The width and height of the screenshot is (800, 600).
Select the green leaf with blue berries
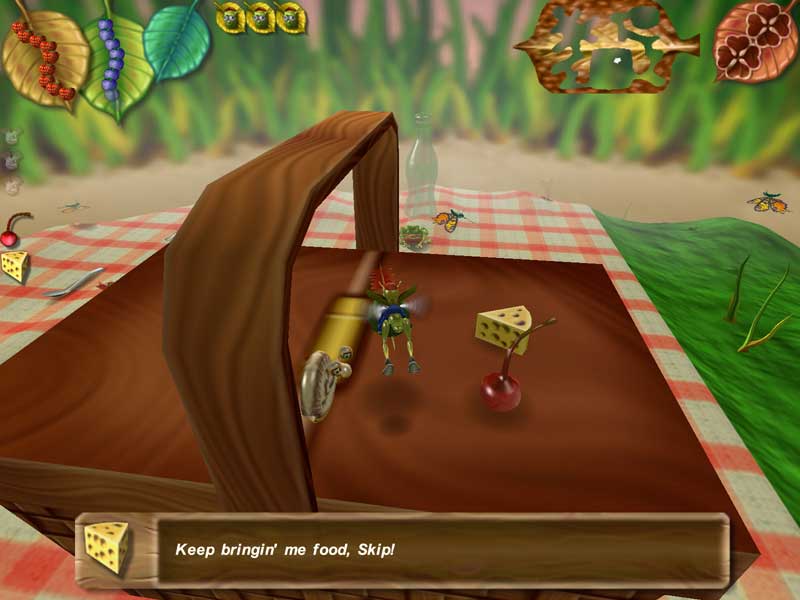coord(116,56)
